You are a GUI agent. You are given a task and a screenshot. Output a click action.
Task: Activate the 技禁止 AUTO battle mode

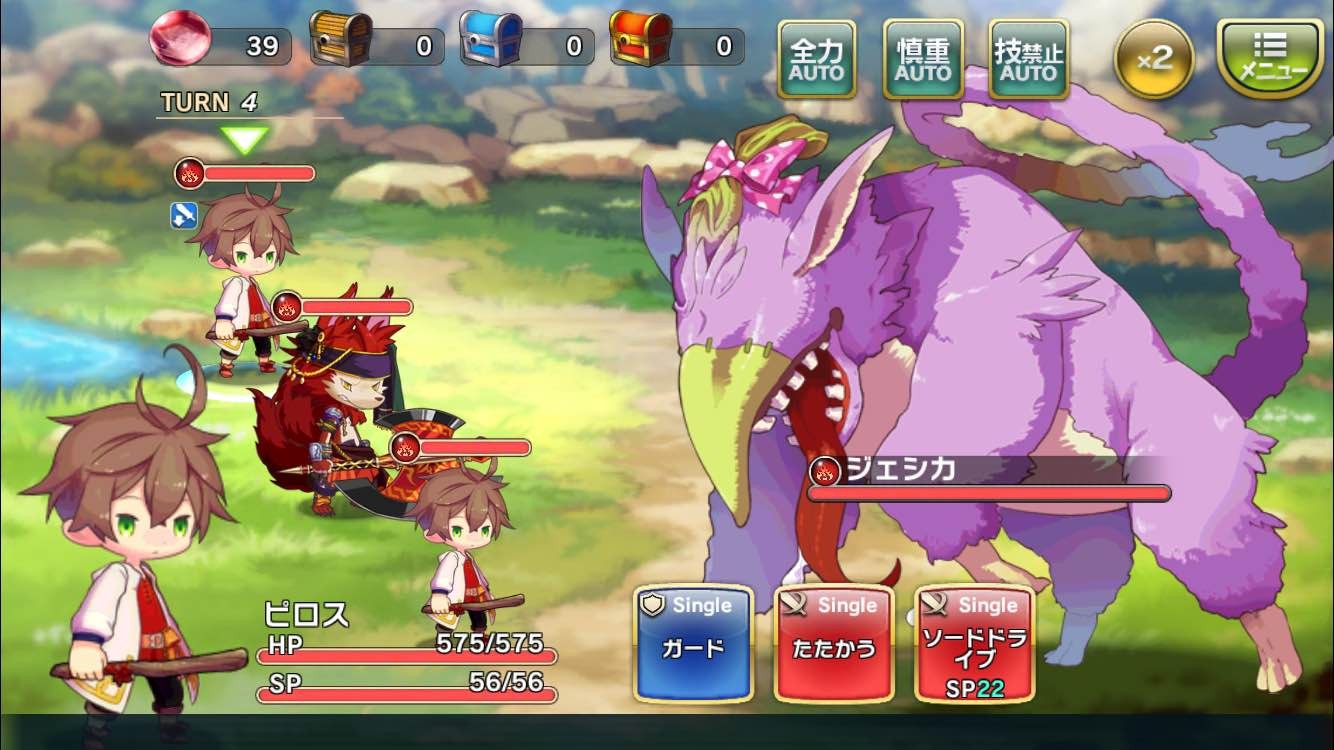(1028, 59)
